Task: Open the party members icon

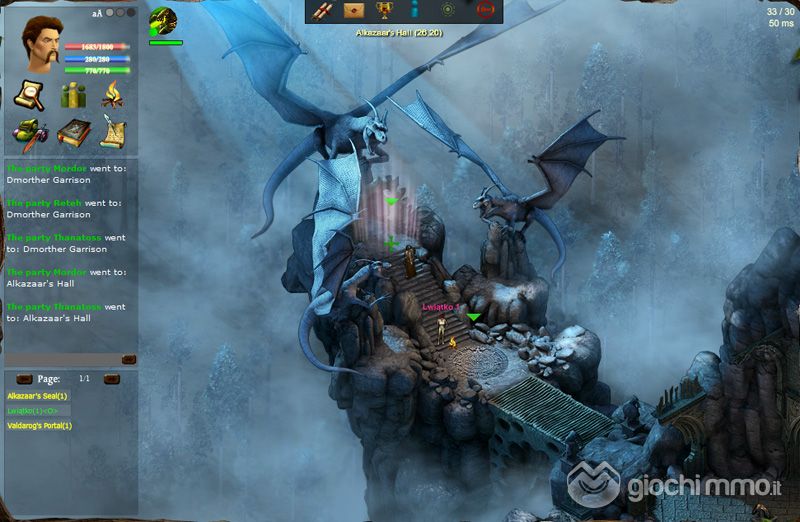Action: point(72,96)
